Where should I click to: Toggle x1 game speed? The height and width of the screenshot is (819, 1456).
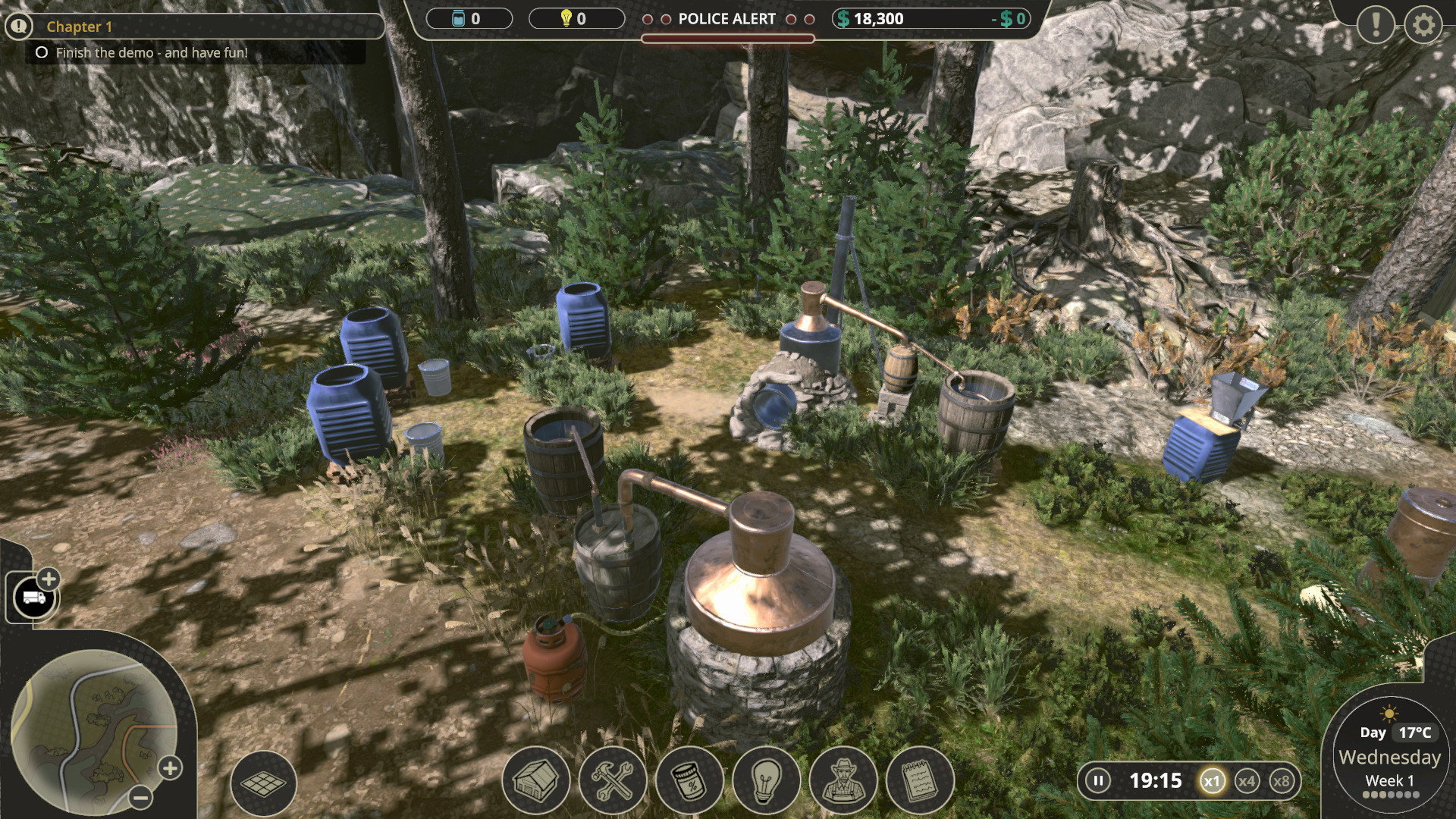click(1211, 780)
